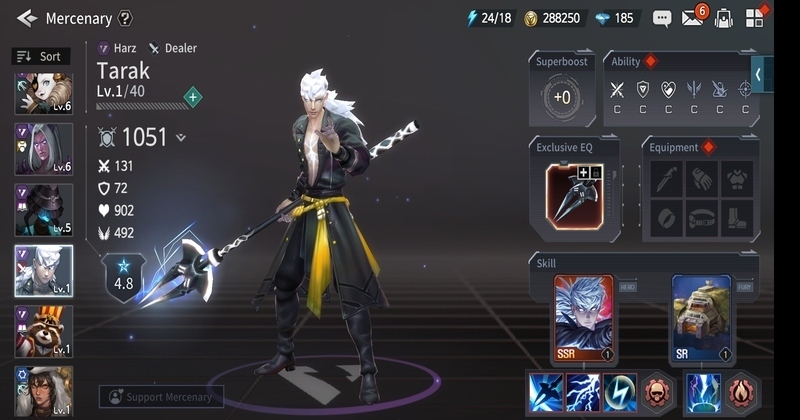
Task: Select the purple-skinned Lv.6 mercenary portrait
Action: point(43,152)
